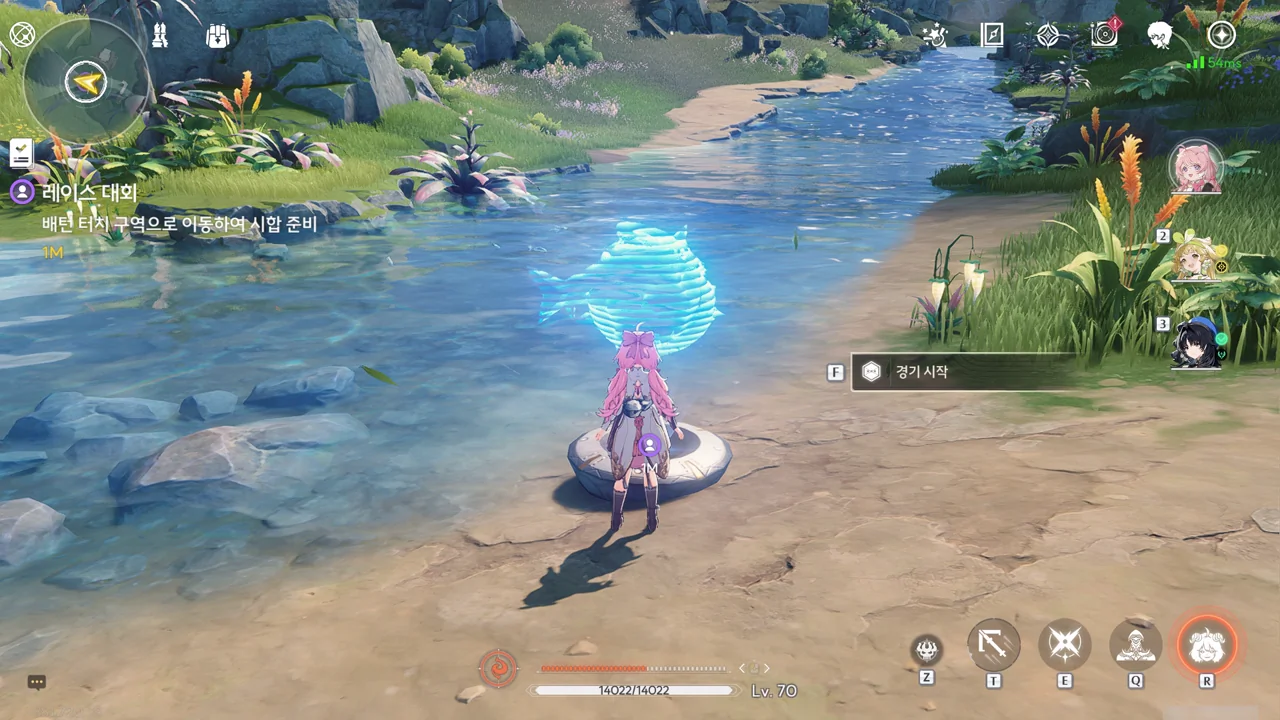The image size is (1280, 720).
Task: Open the quest checklist icon
Action: click(x=21, y=152)
